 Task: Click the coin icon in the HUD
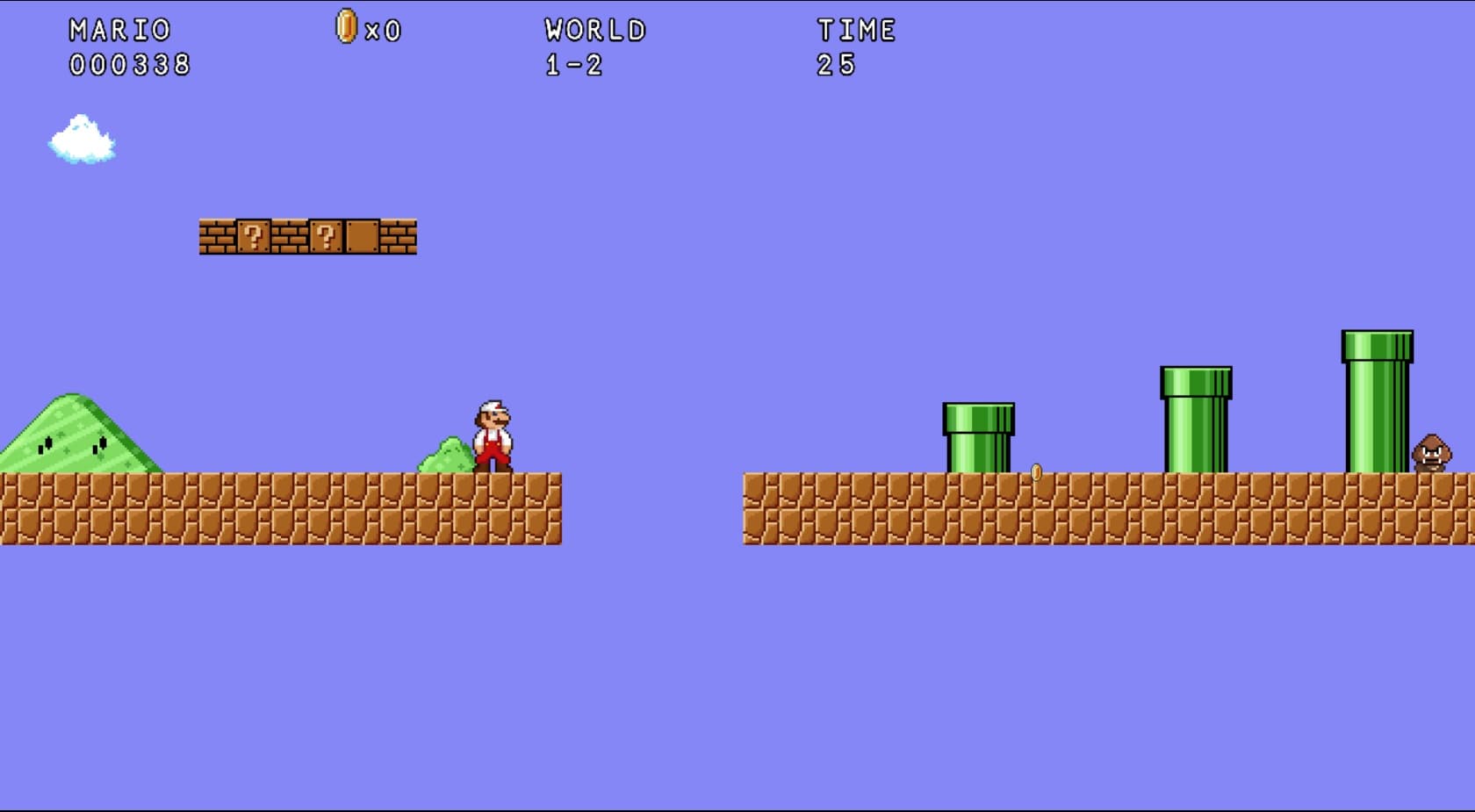(344, 27)
